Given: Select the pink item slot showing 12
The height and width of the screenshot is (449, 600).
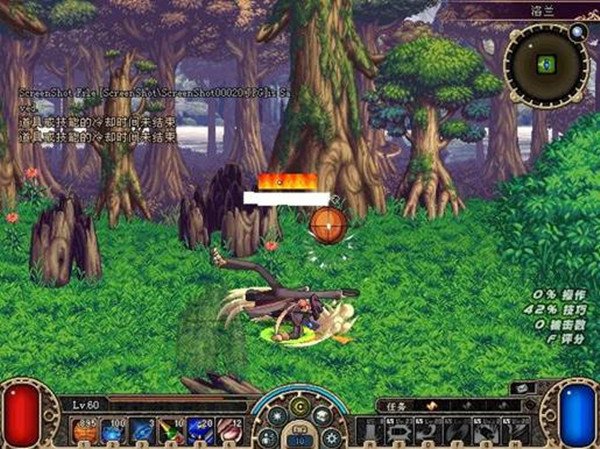Looking at the screenshot, I should click(x=227, y=431).
